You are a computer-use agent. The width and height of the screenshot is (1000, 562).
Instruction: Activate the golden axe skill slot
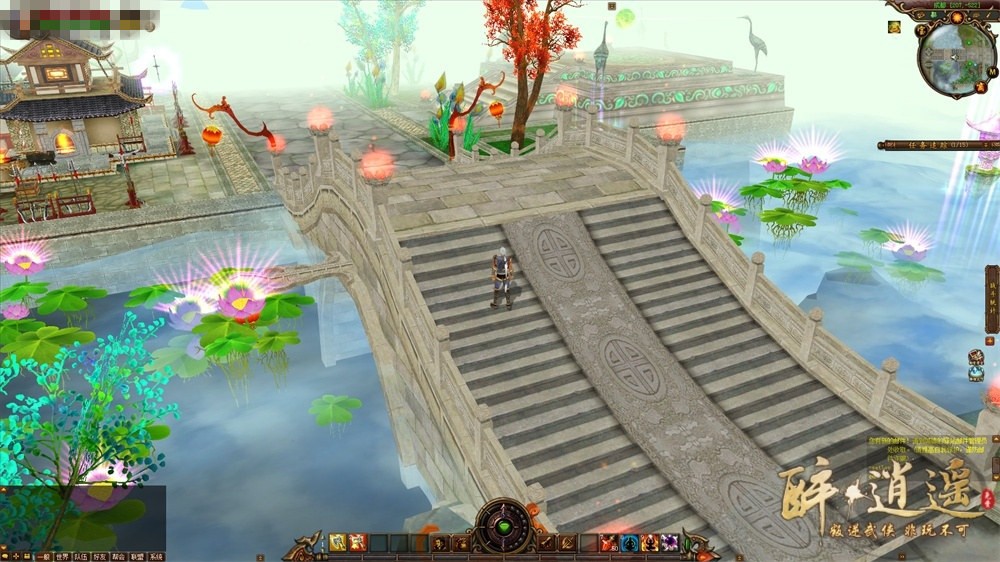tap(338, 543)
